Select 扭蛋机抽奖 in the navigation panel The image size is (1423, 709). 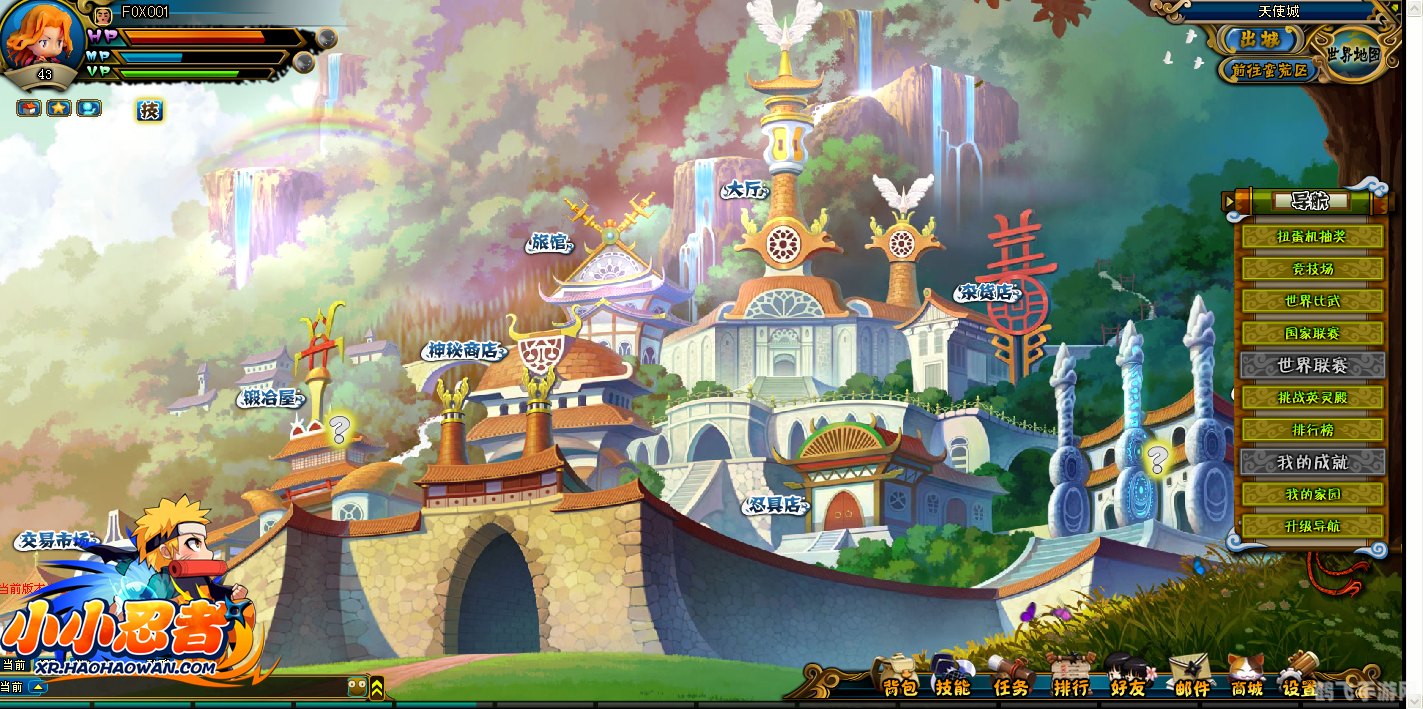point(1312,237)
